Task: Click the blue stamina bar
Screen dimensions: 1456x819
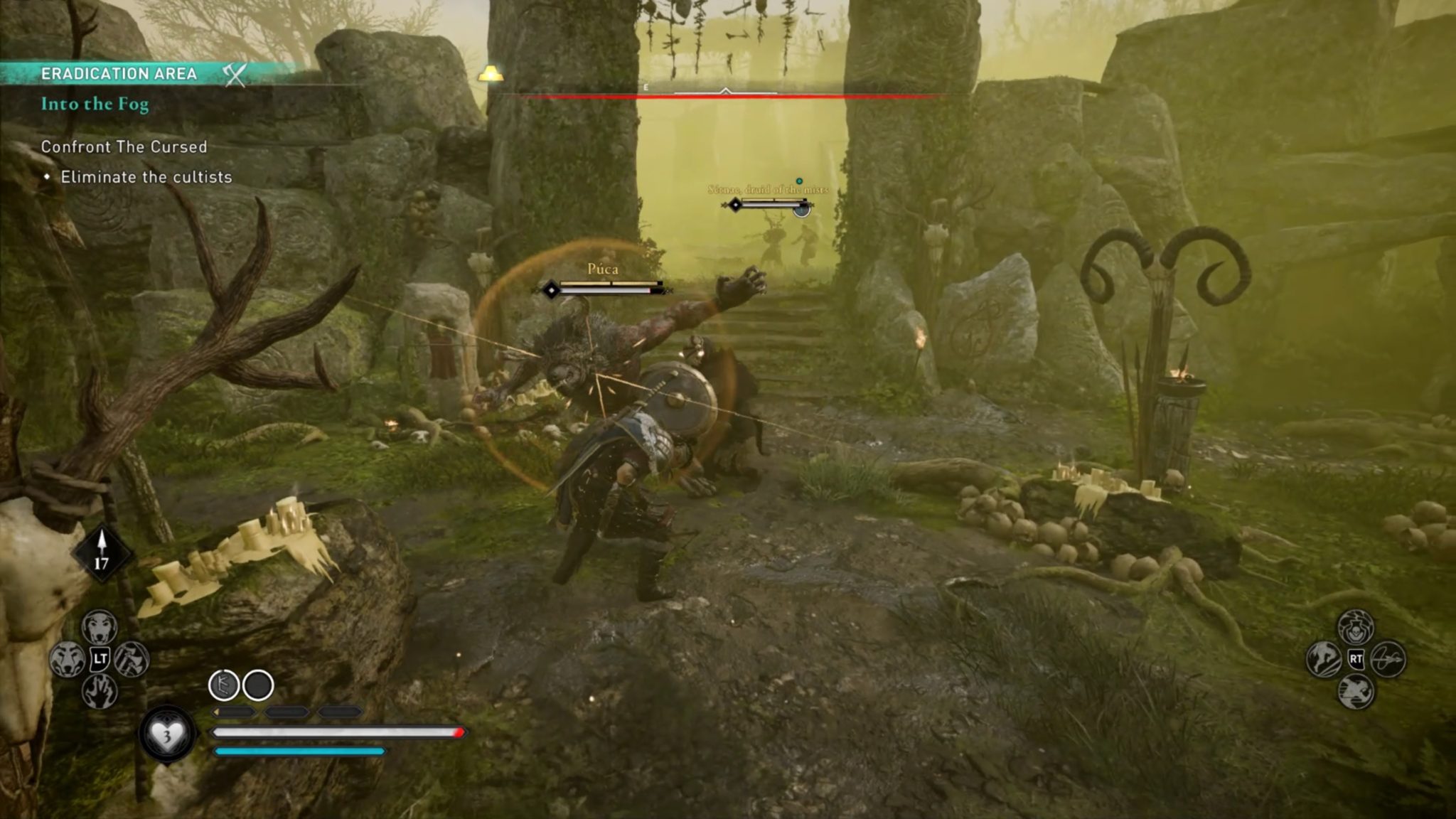Action: [299, 751]
